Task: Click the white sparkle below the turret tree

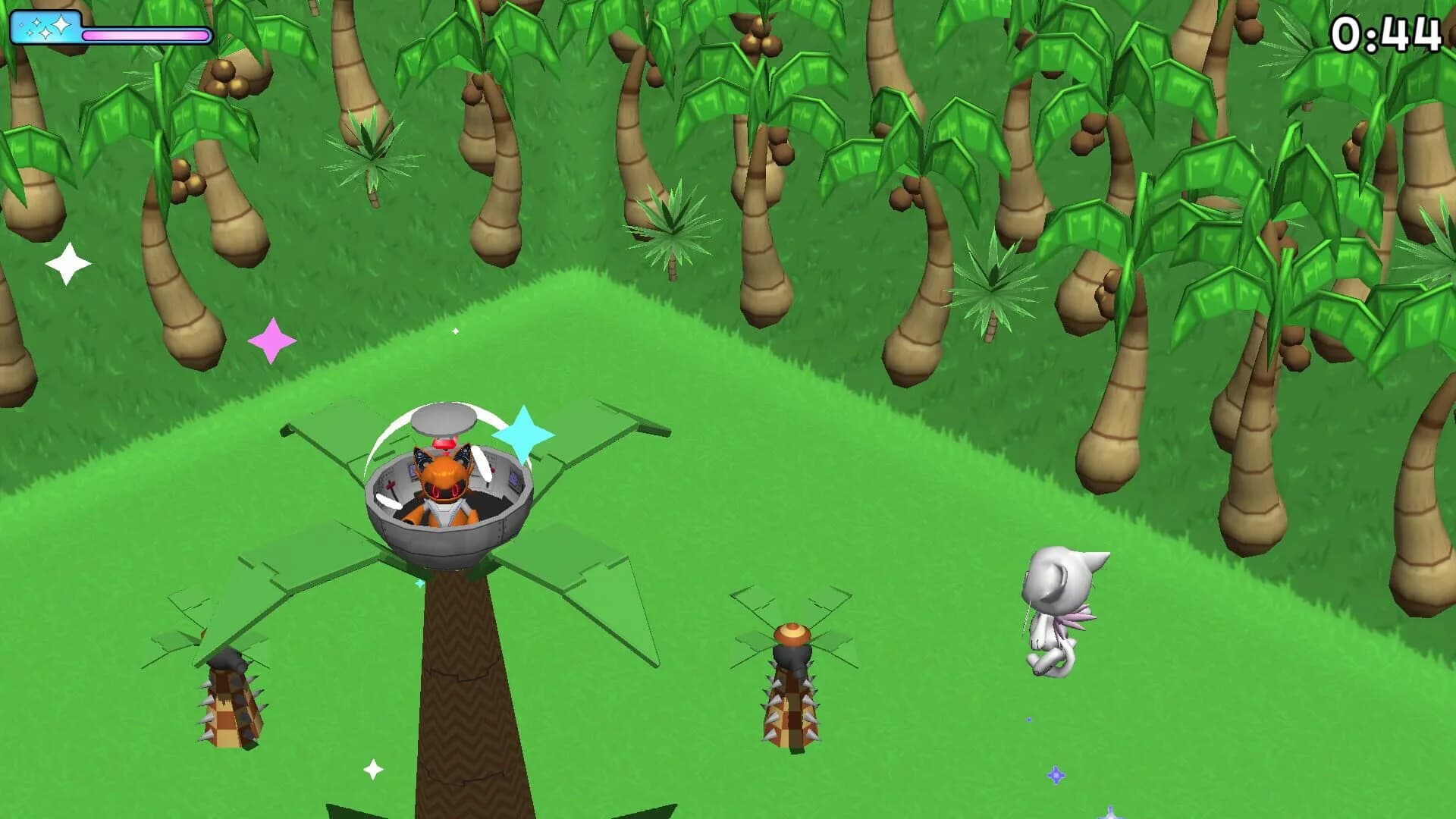Action: point(373,768)
